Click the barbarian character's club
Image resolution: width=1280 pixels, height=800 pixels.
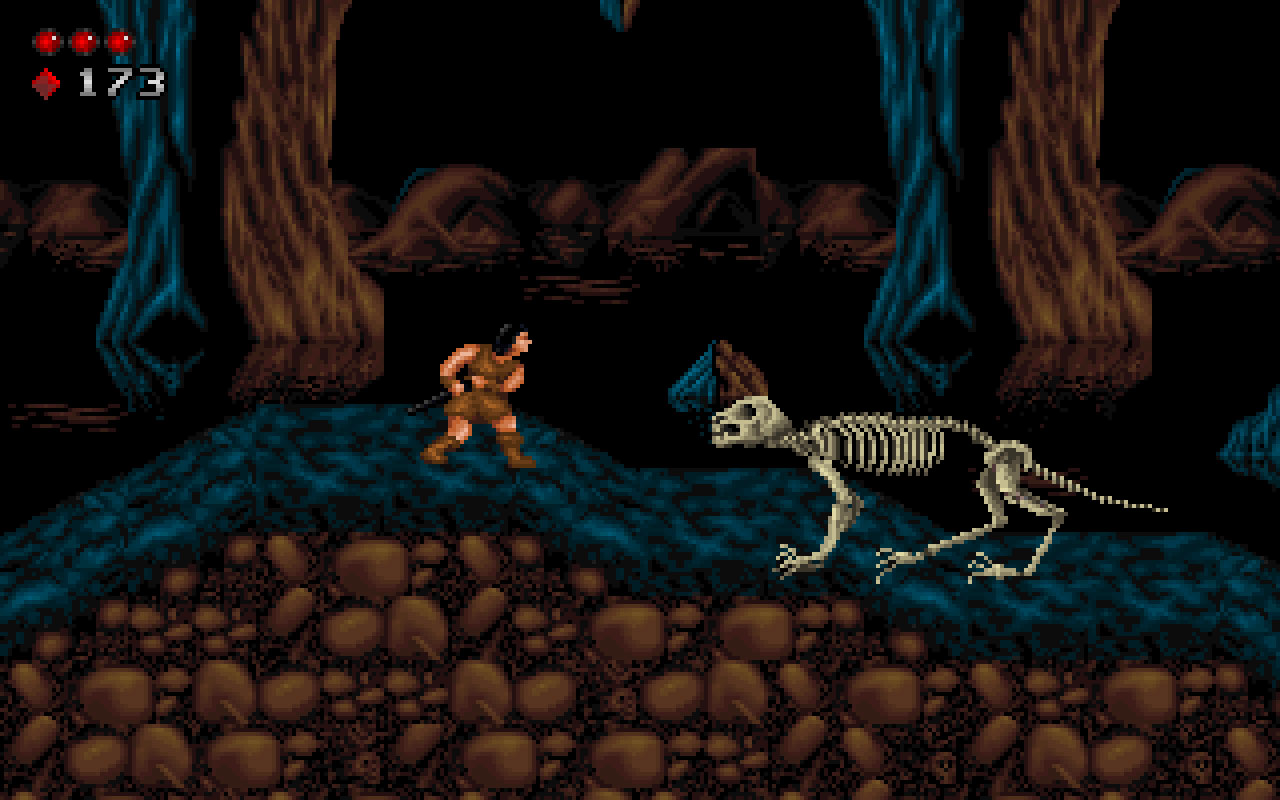click(x=428, y=400)
